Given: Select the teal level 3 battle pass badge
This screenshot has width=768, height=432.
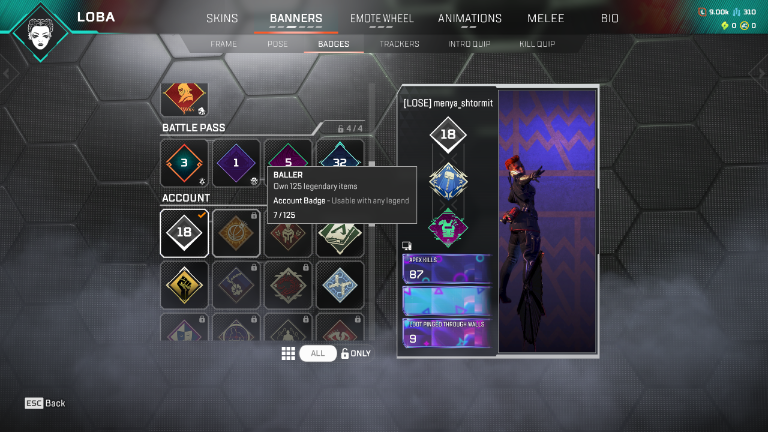Looking at the screenshot, I should tap(184, 163).
